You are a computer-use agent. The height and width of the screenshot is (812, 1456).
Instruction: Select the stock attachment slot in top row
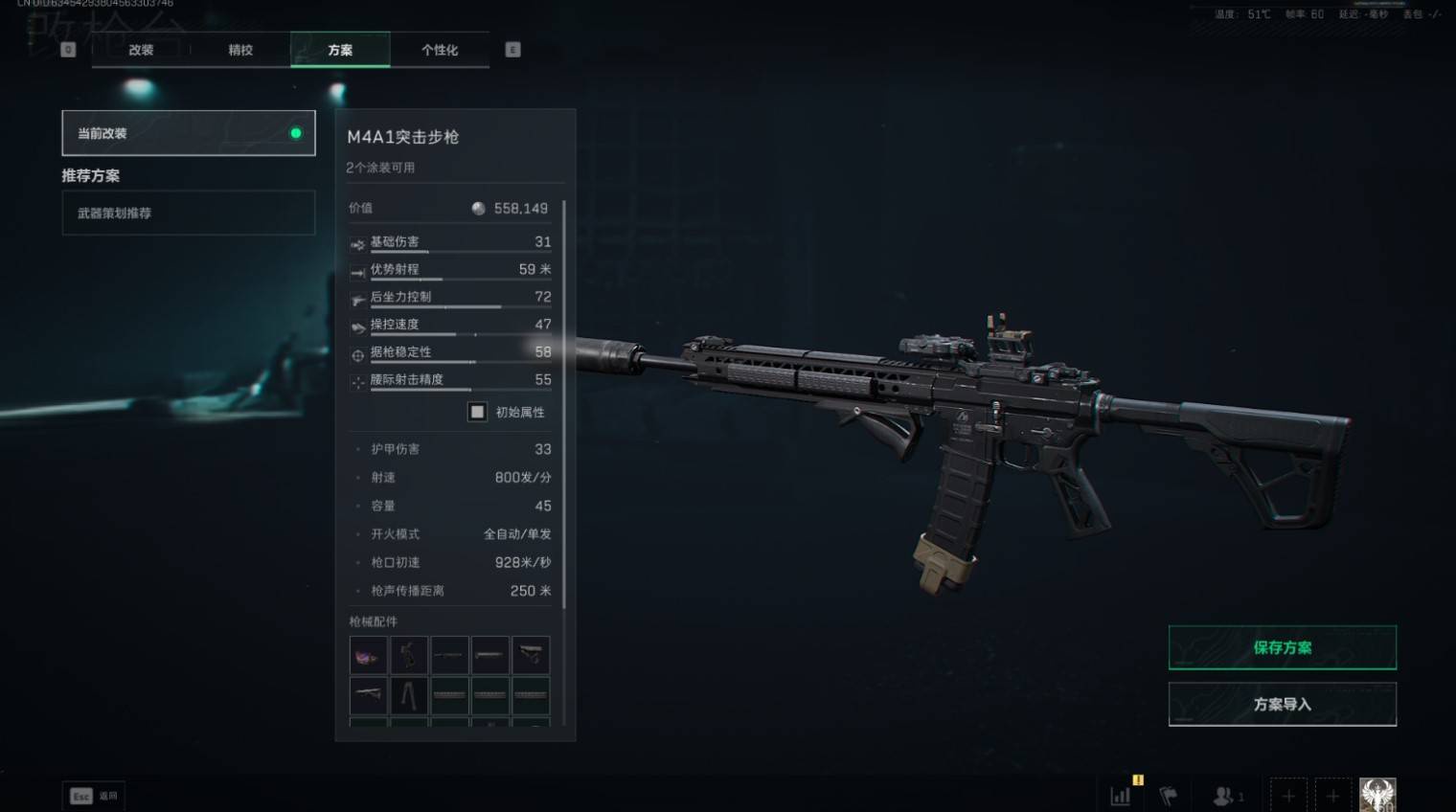(x=531, y=656)
